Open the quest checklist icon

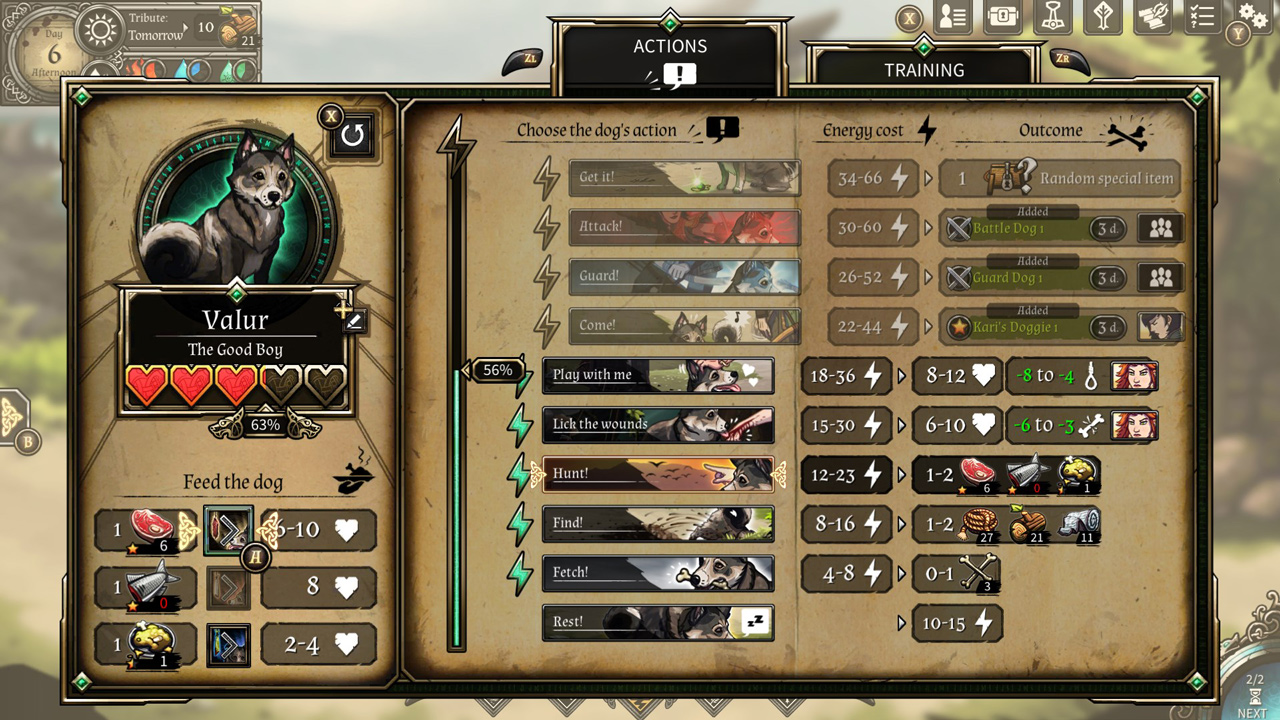pyautogui.click(x=1201, y=17)
